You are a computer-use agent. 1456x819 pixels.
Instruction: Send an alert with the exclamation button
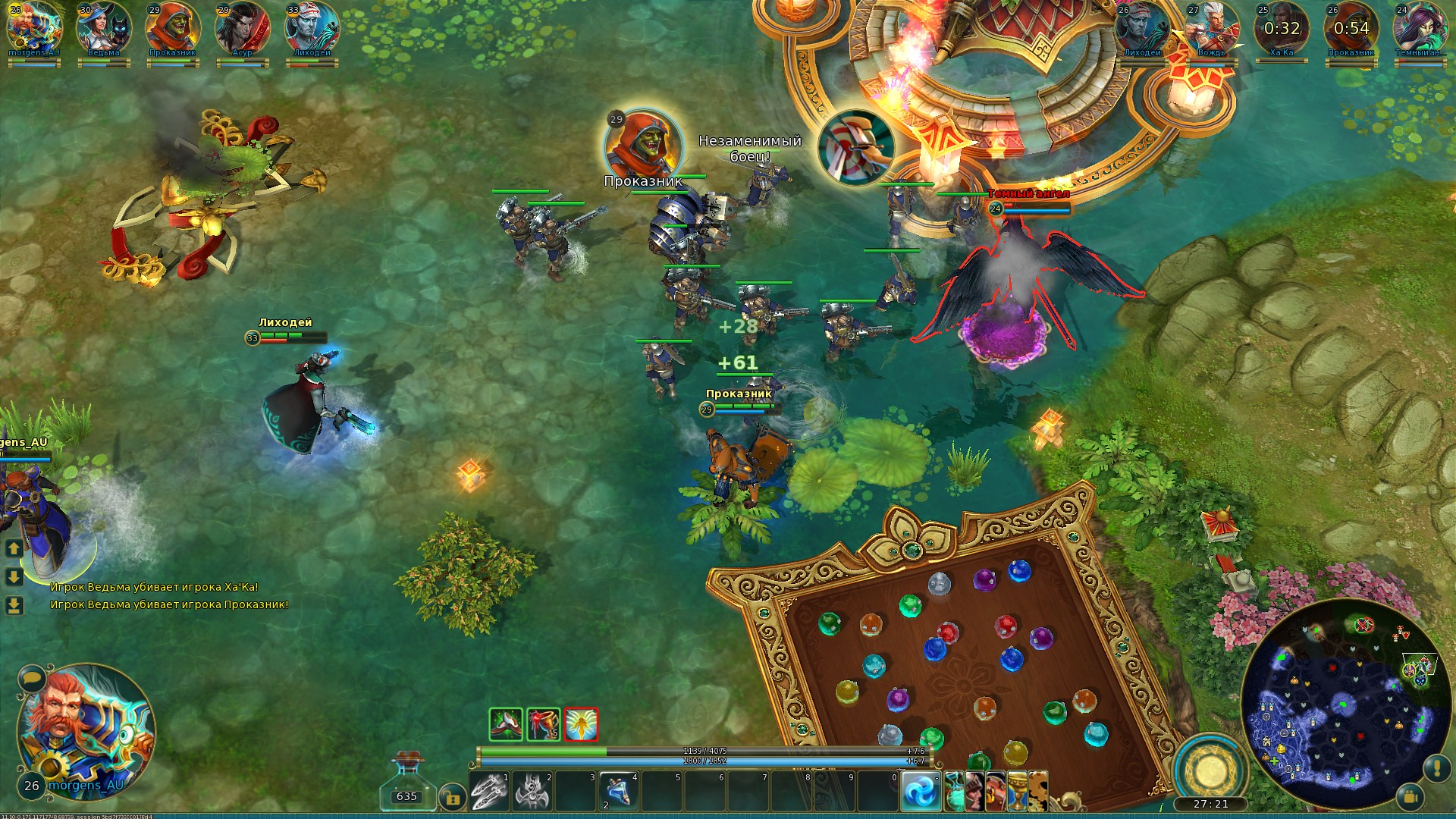(1437, 768)
